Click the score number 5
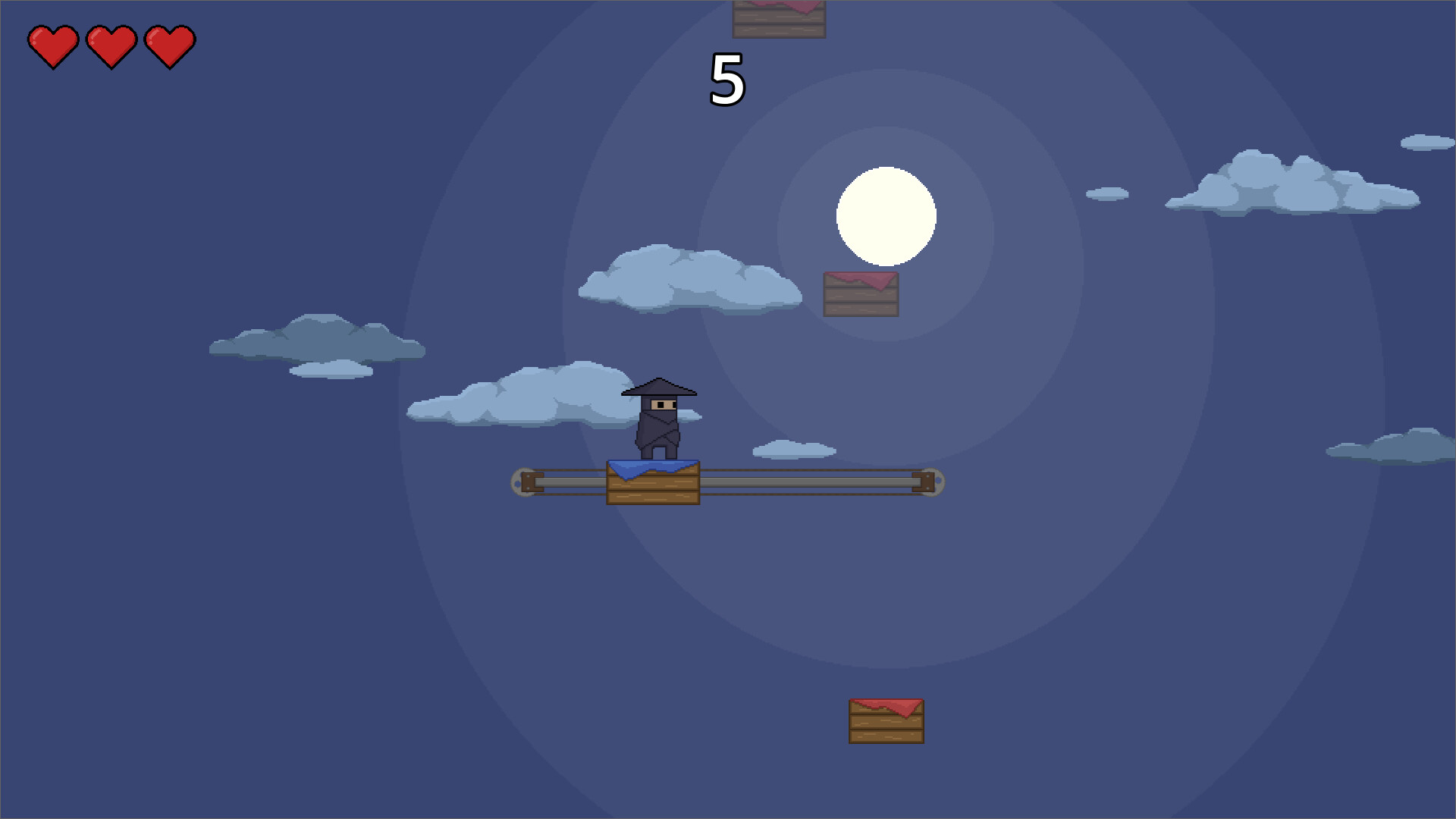The height and width of the screenshot is (819, 1456). [x=726, y=78]
